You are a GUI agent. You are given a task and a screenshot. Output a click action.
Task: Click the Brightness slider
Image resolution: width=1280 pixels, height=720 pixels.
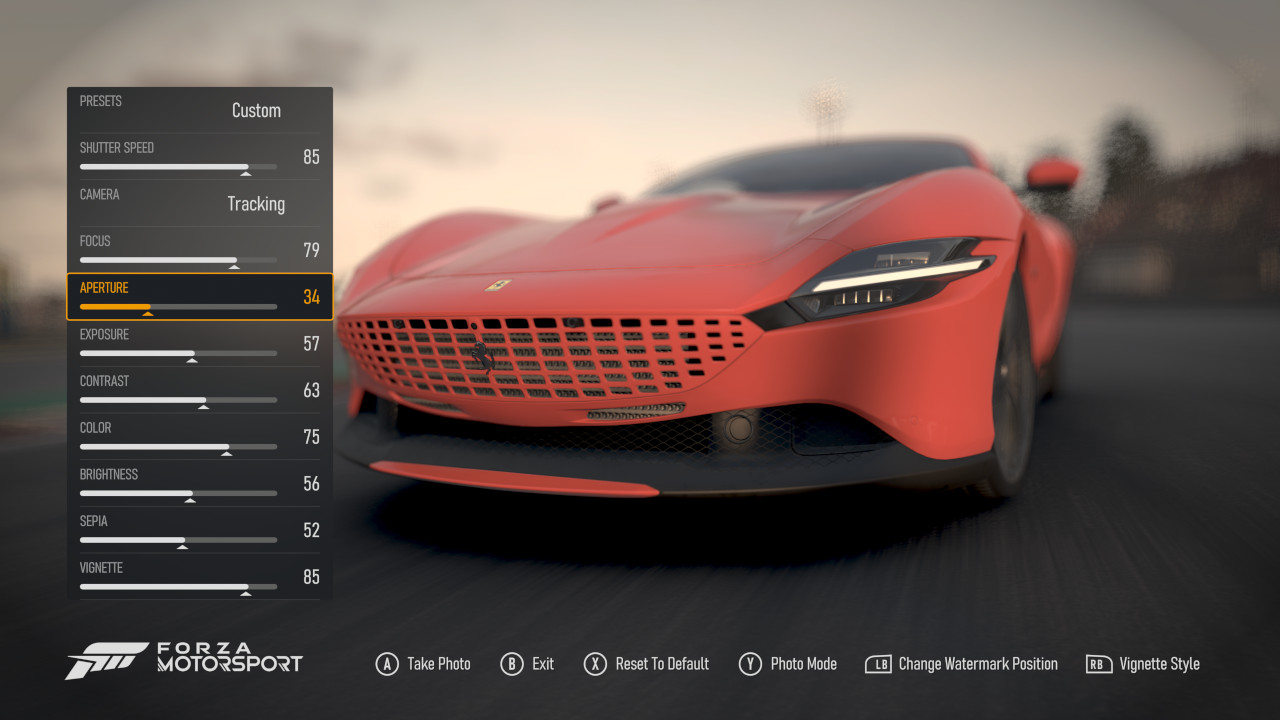pos(178,493)
